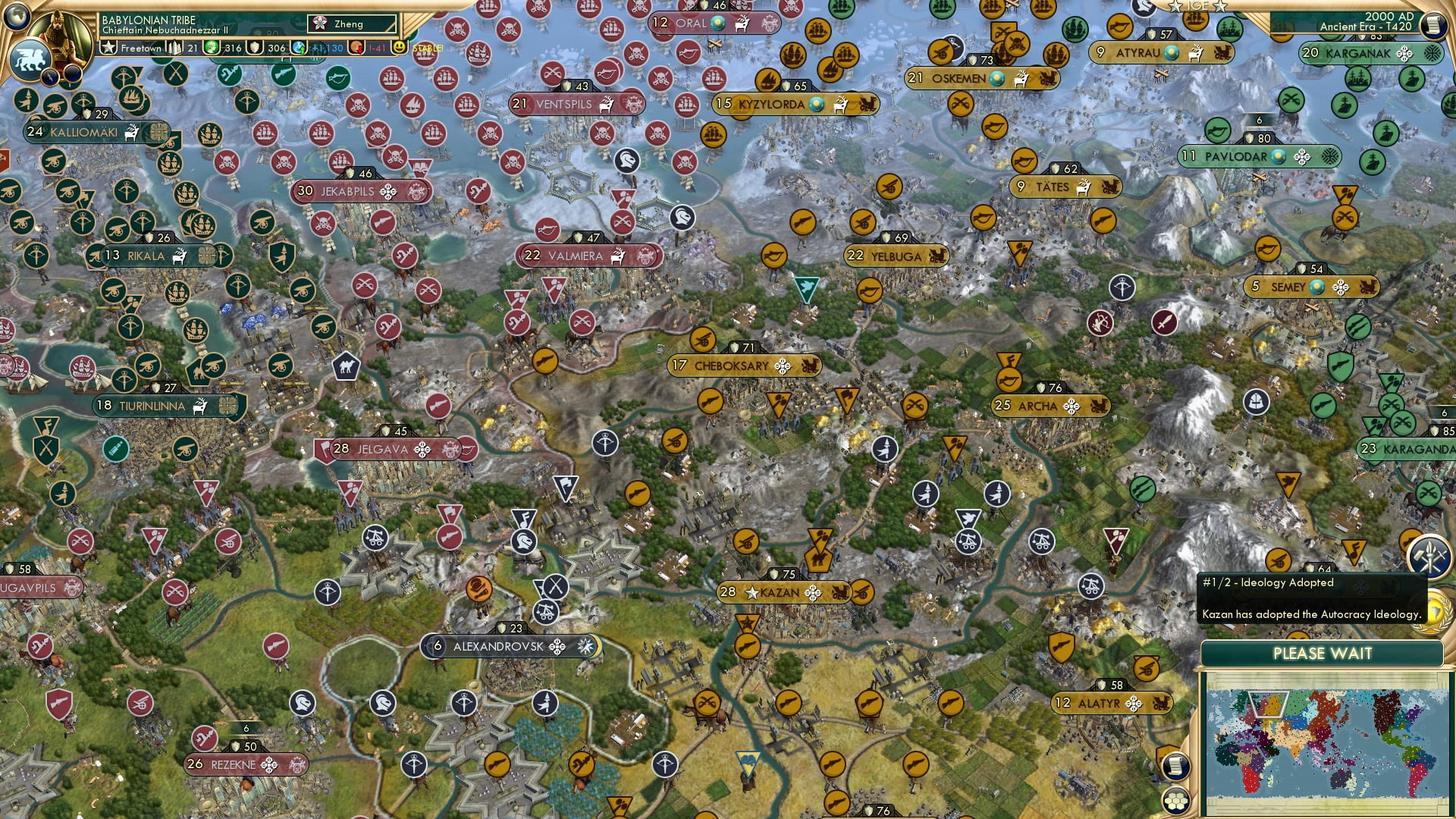Click the minimap world overview
This screenshot has width=1456, height=819.
(x=1324, y=741)
